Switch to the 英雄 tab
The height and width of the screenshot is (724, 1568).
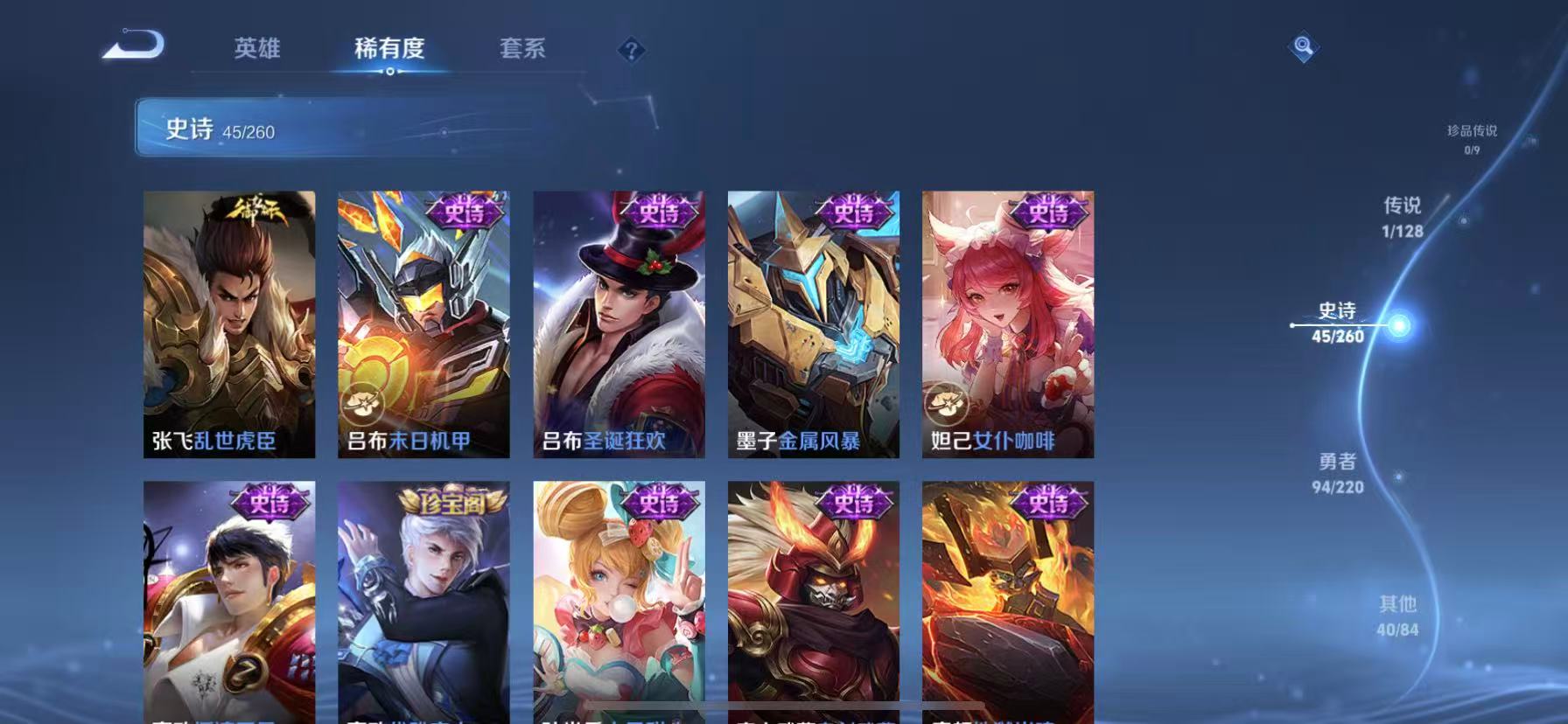coord(257,50)
